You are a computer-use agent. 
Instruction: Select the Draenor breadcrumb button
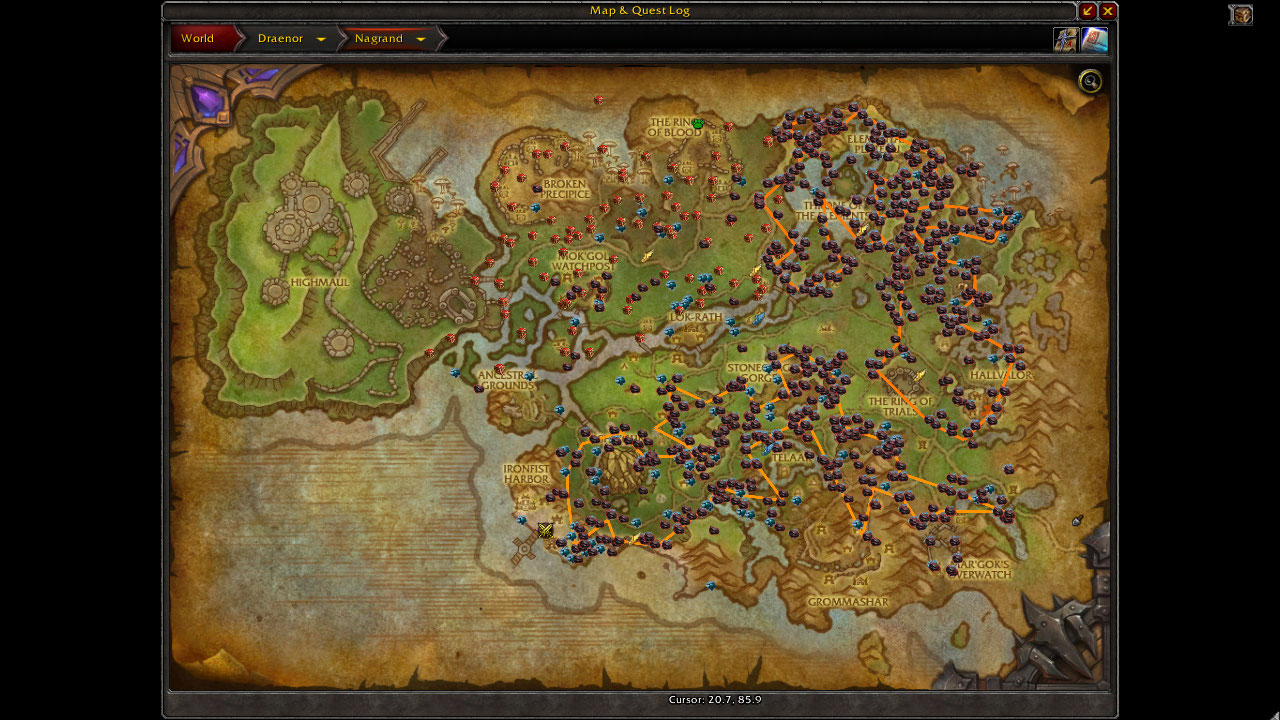[280, 39]
